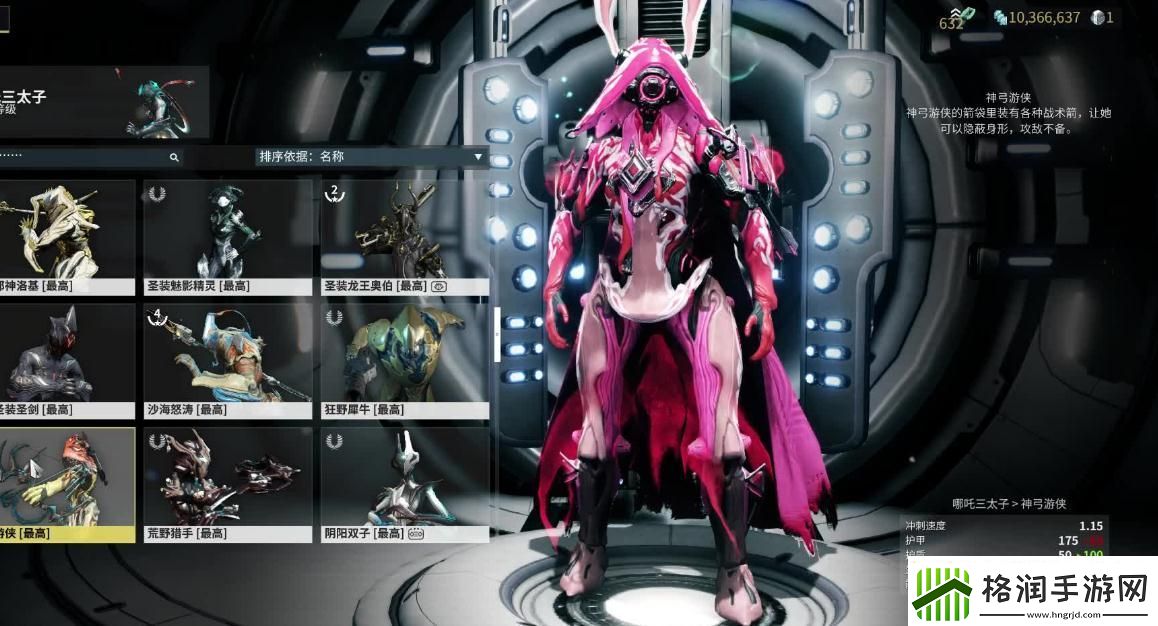Choose the 圣装龙王奥伯 warframe tile
The height and width of the screenshot is (626, 1158).
405,237
